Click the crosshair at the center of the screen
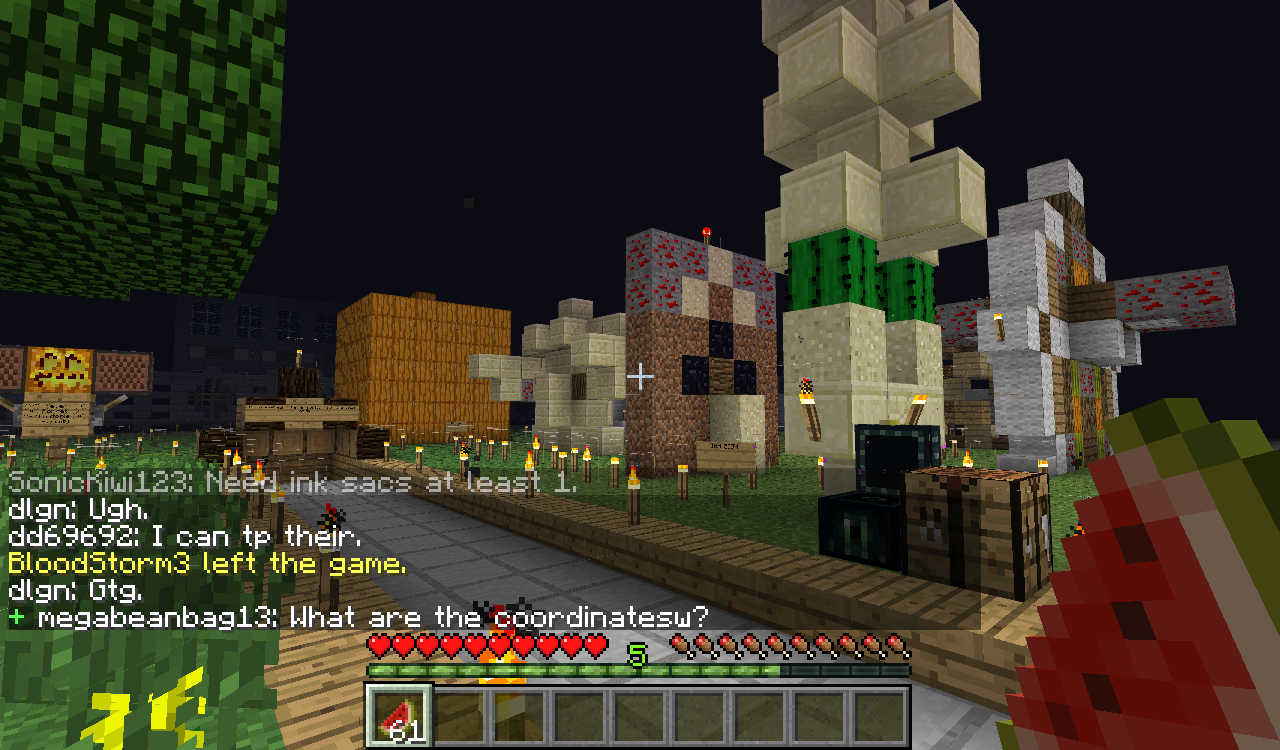Image resolution: width=1280 pixels, height=750 pixels. [x=638, y=377]
